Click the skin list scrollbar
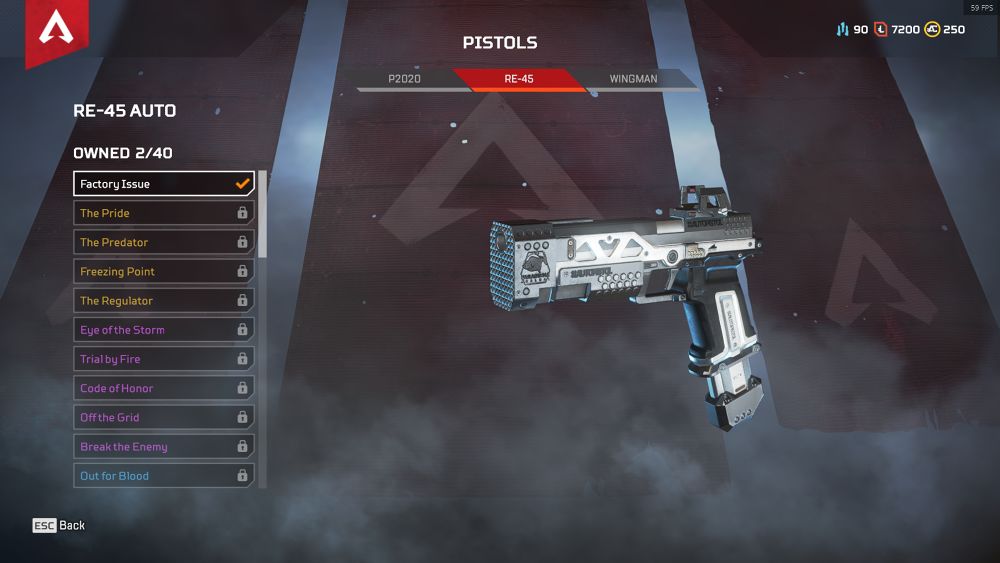 263,215
